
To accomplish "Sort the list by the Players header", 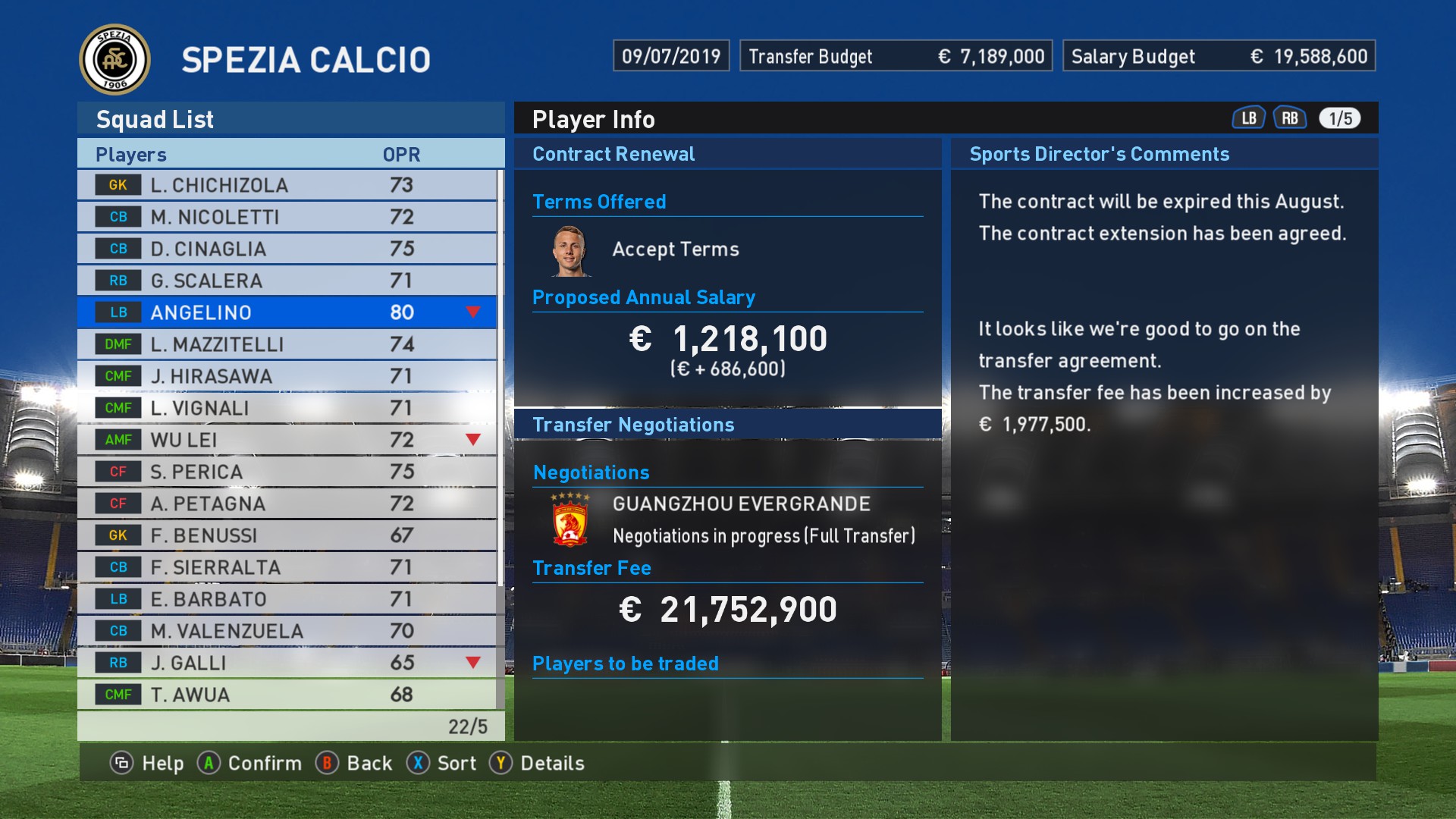I will click(131, 155).
